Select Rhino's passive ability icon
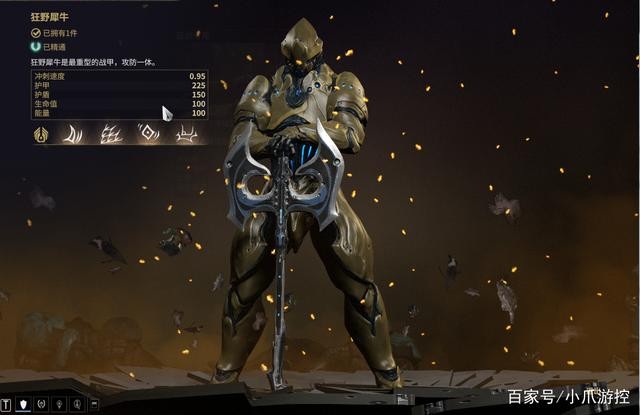The width and height of the screenshot is (640, 415). [x=43, y=134]
